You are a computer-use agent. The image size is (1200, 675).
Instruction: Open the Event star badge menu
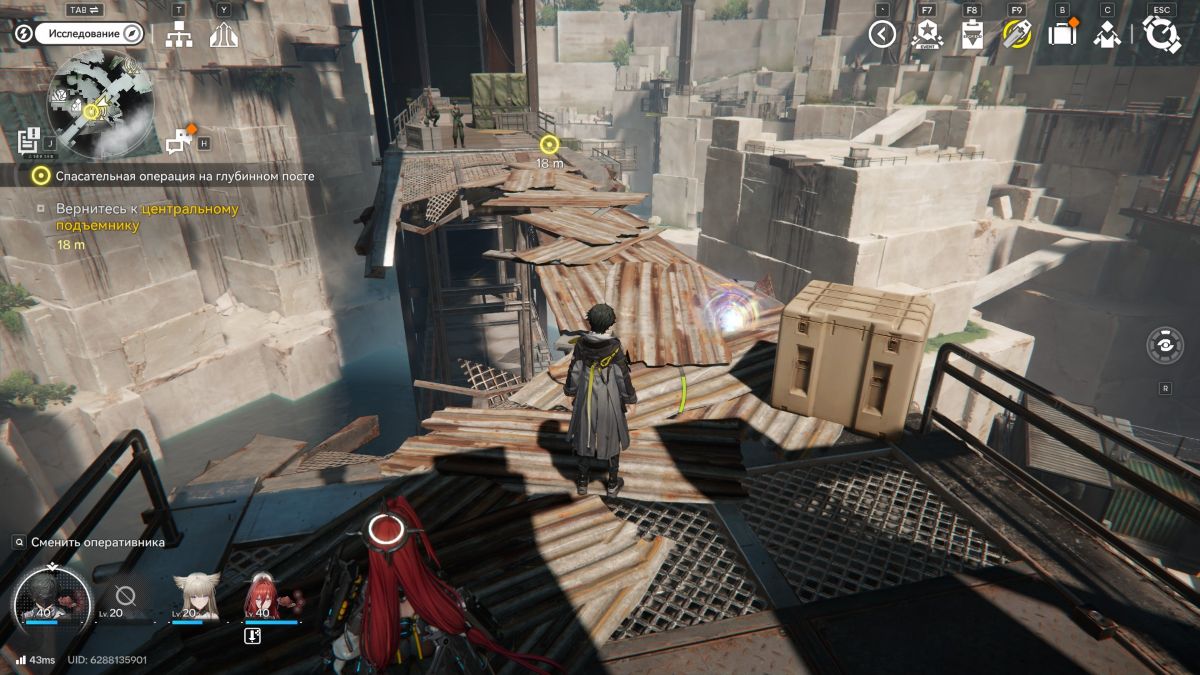pyautogui.click(x=927, y=35)
